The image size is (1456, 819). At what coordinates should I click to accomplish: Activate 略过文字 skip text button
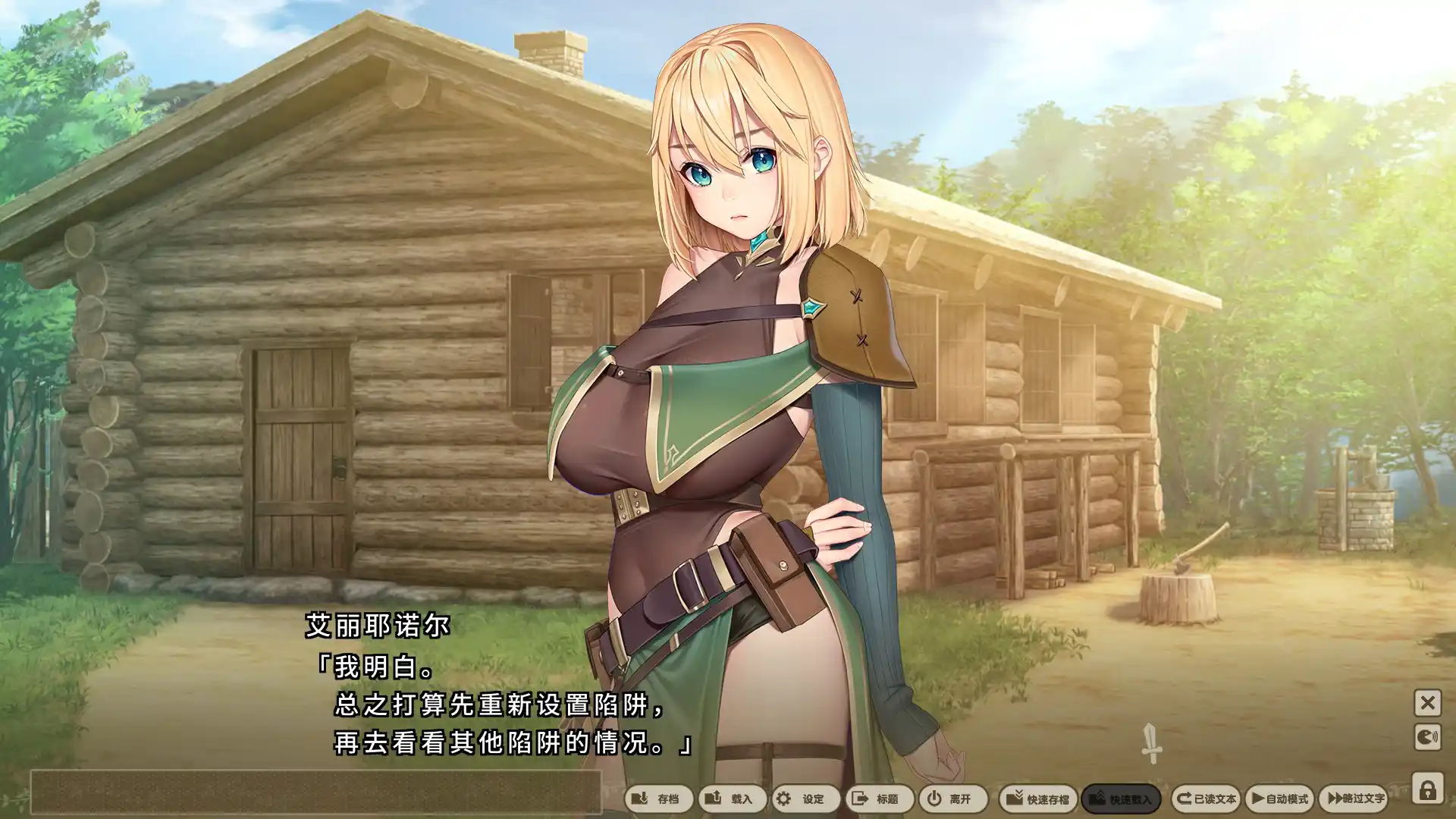[1354, 799]
